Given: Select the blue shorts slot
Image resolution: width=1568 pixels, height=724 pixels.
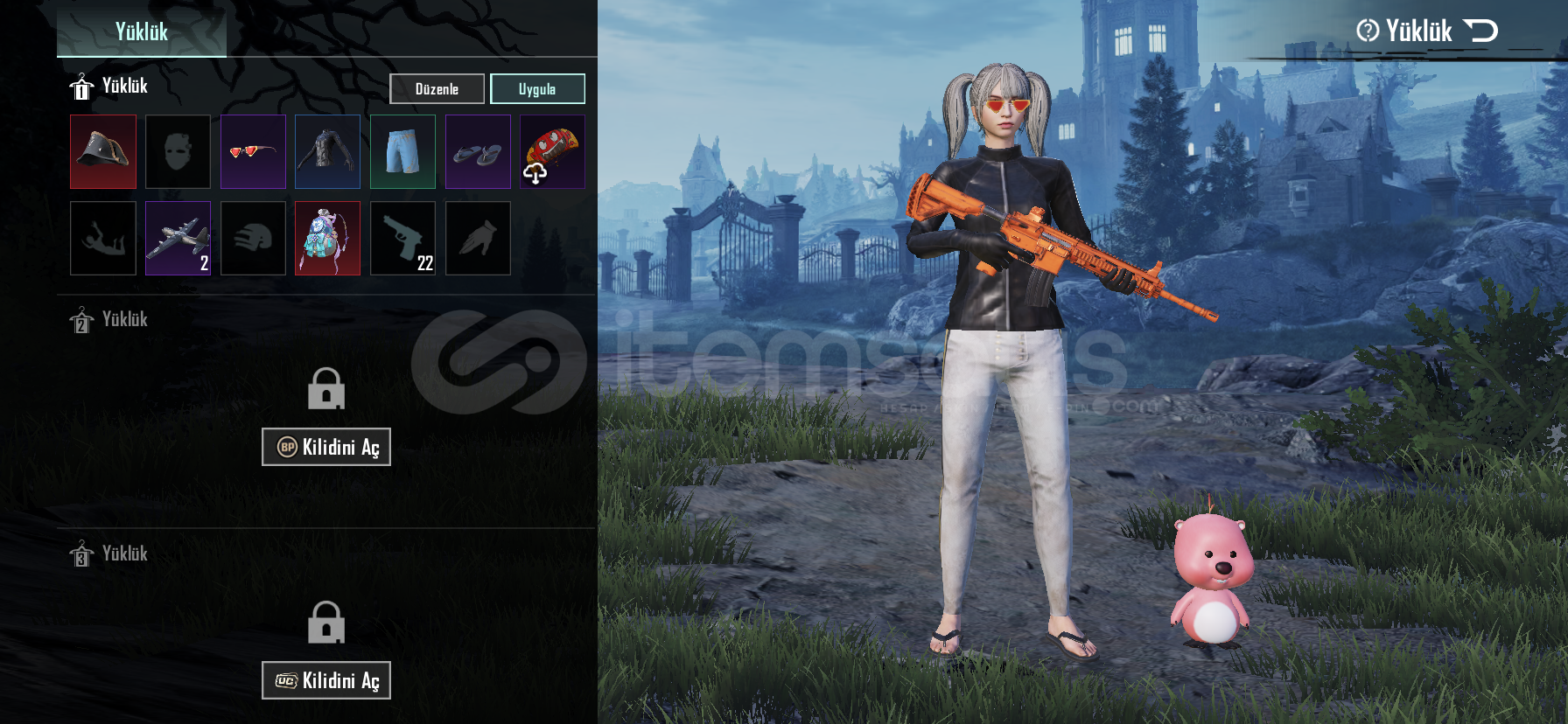Looking at the screenshot, I should pyautogui.click(x=402, y=151).
